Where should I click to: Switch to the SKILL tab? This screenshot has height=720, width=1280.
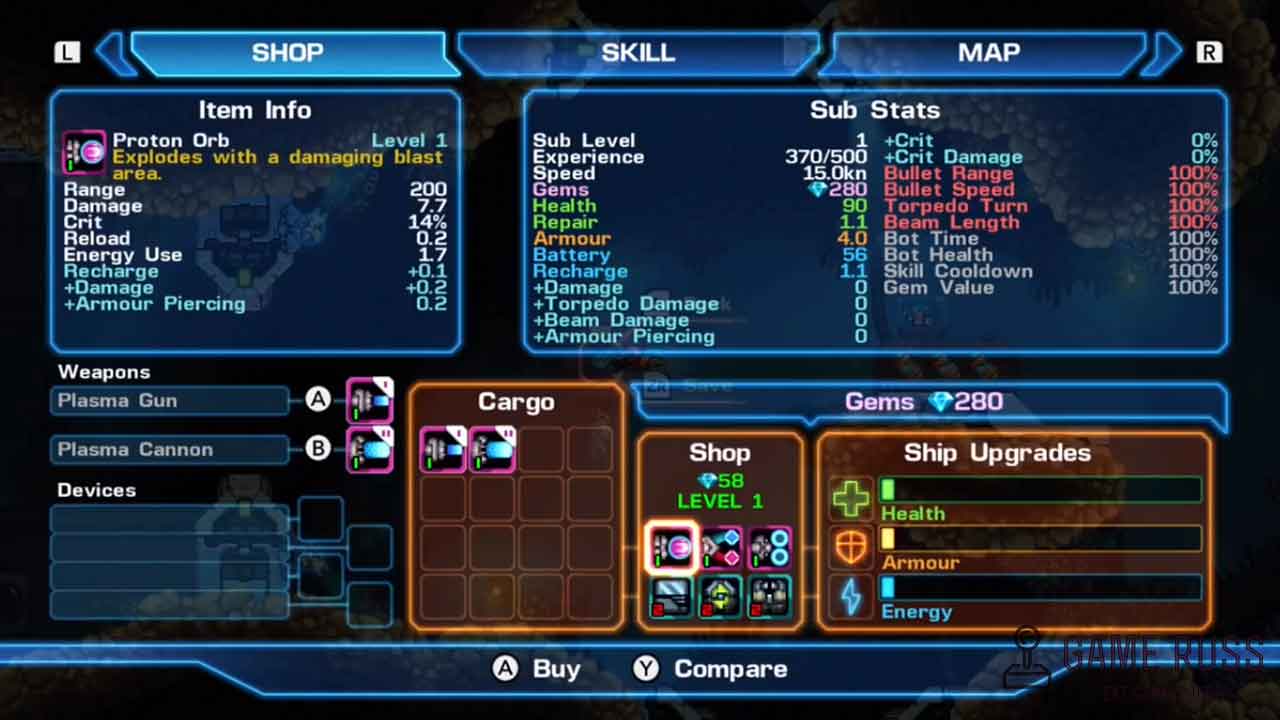pyautogui.click(x=638, y=53)
